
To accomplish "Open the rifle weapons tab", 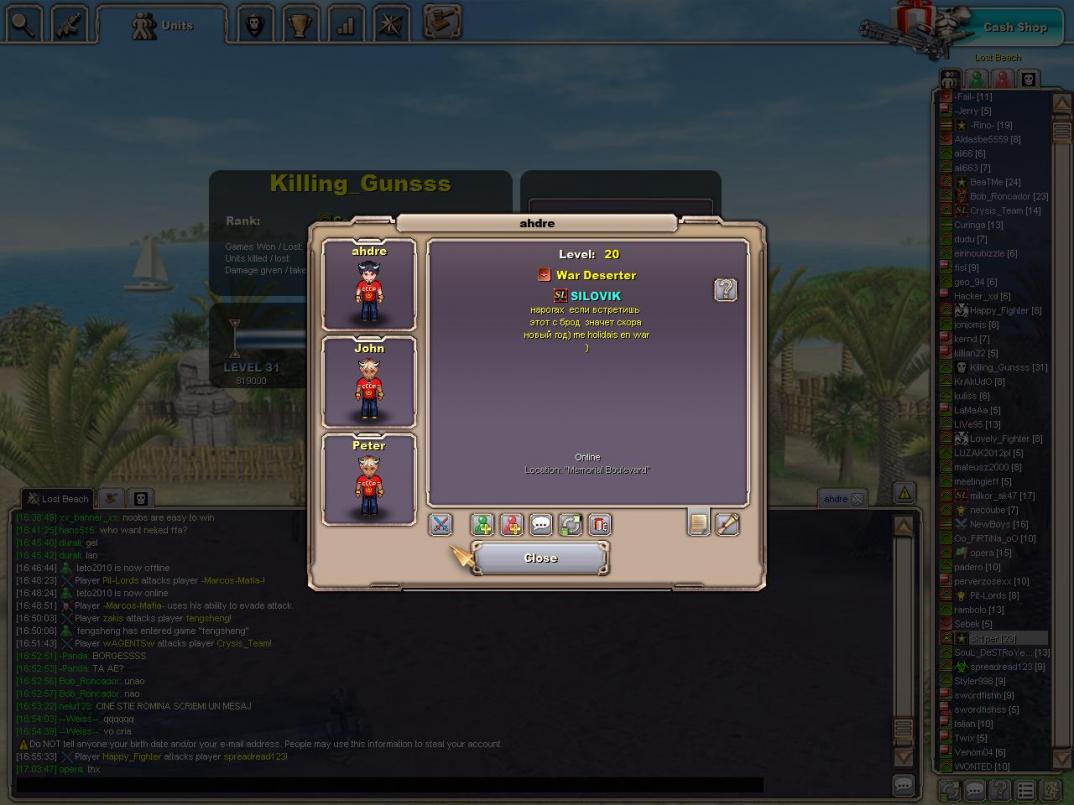I will coord(69,24).
